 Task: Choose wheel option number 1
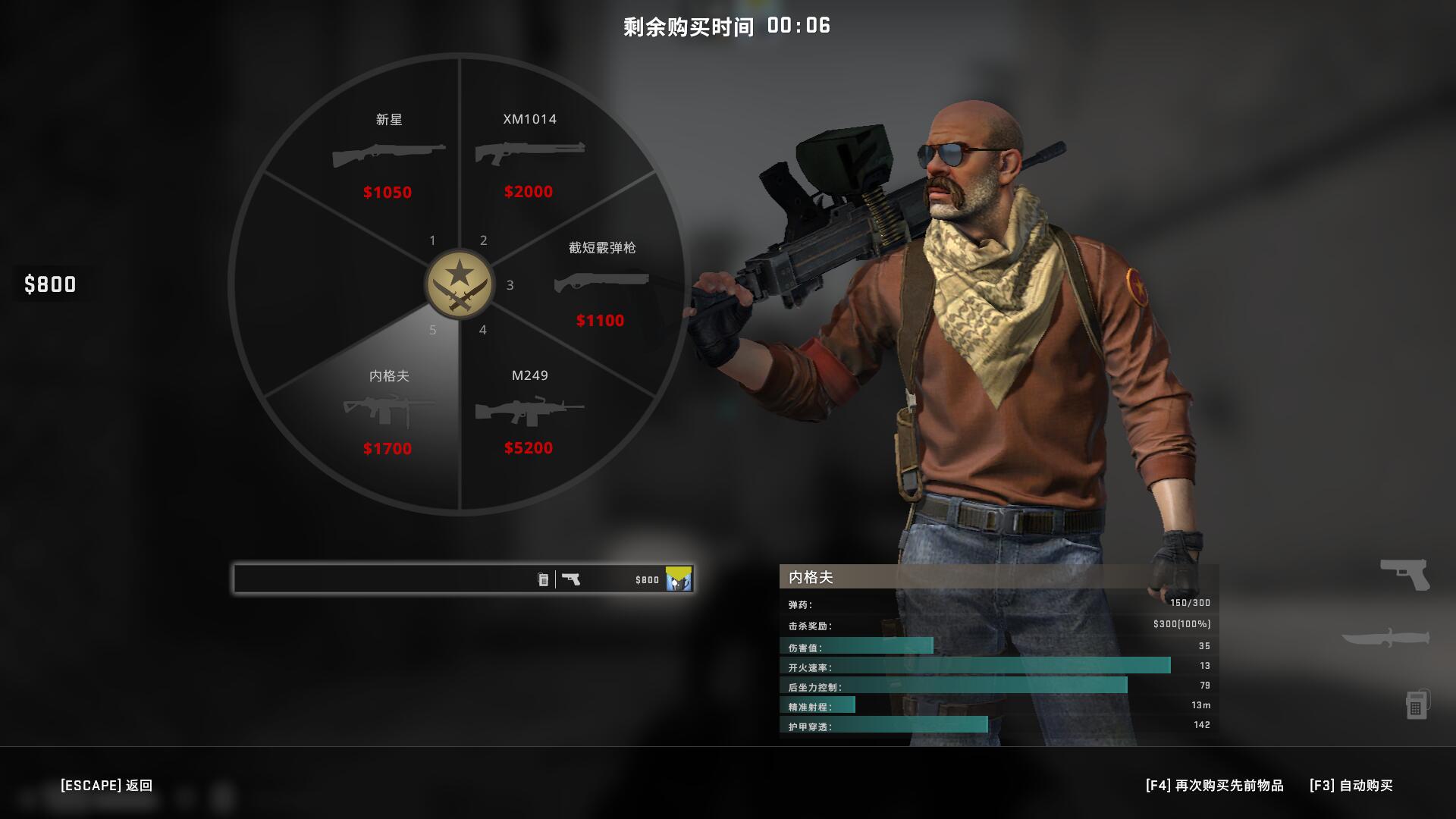pyautogui.click(x=433, y=240)
